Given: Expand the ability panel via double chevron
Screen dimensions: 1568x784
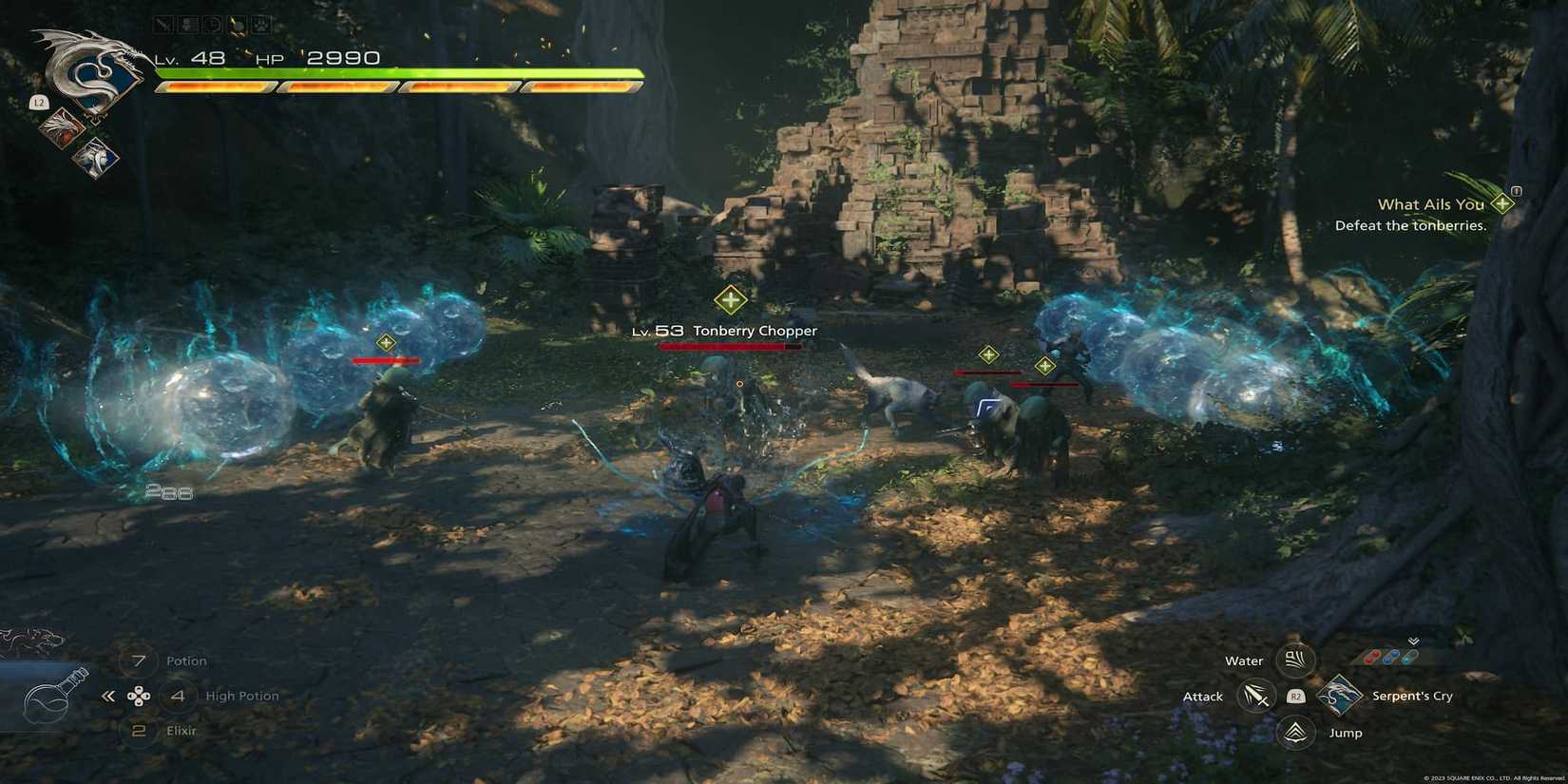Looking at the screenshot, I should 1414,642.
